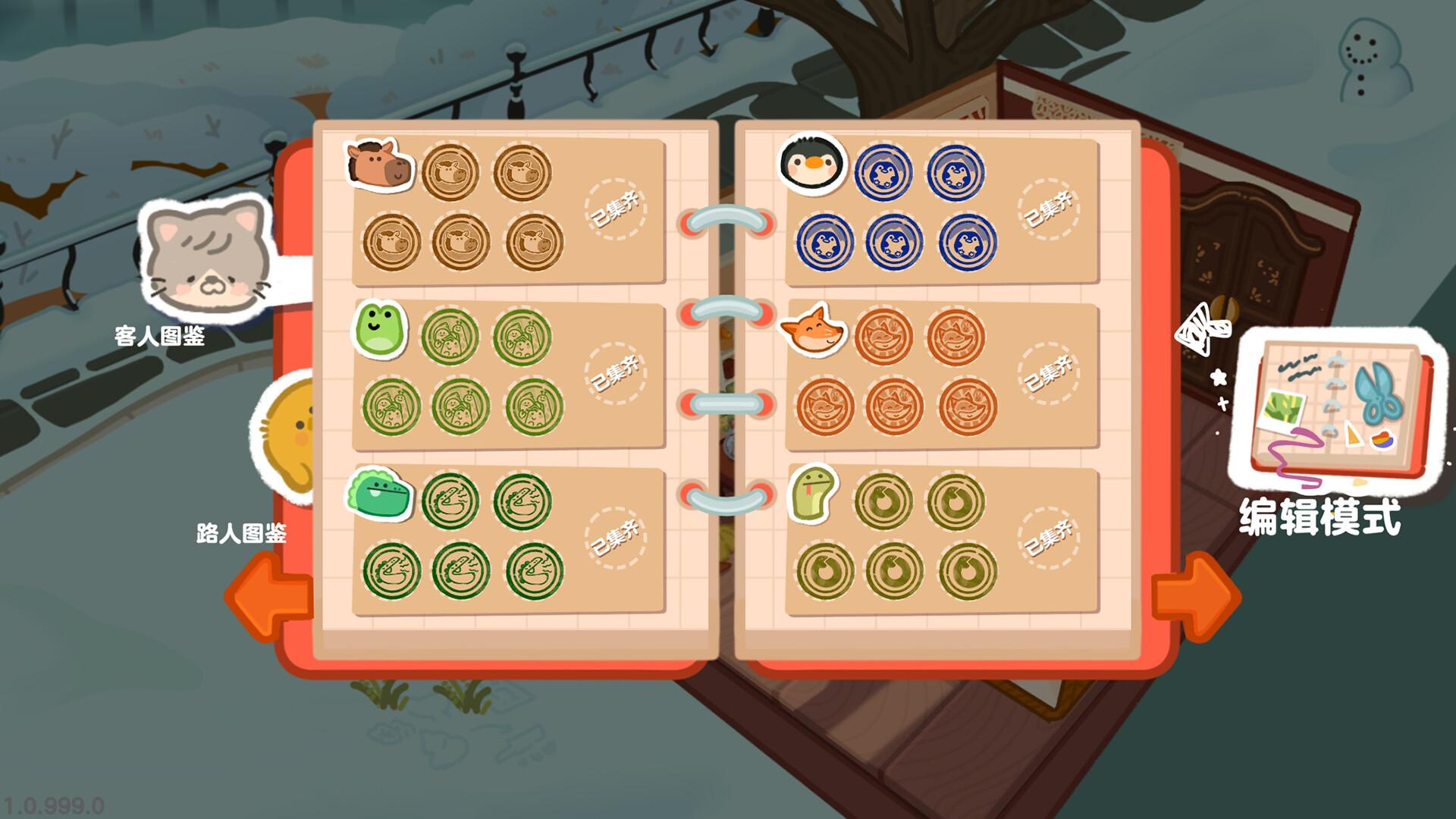Select the horse sticker entry
Viewport: 1456px width, 819px height.
[380, 164]
